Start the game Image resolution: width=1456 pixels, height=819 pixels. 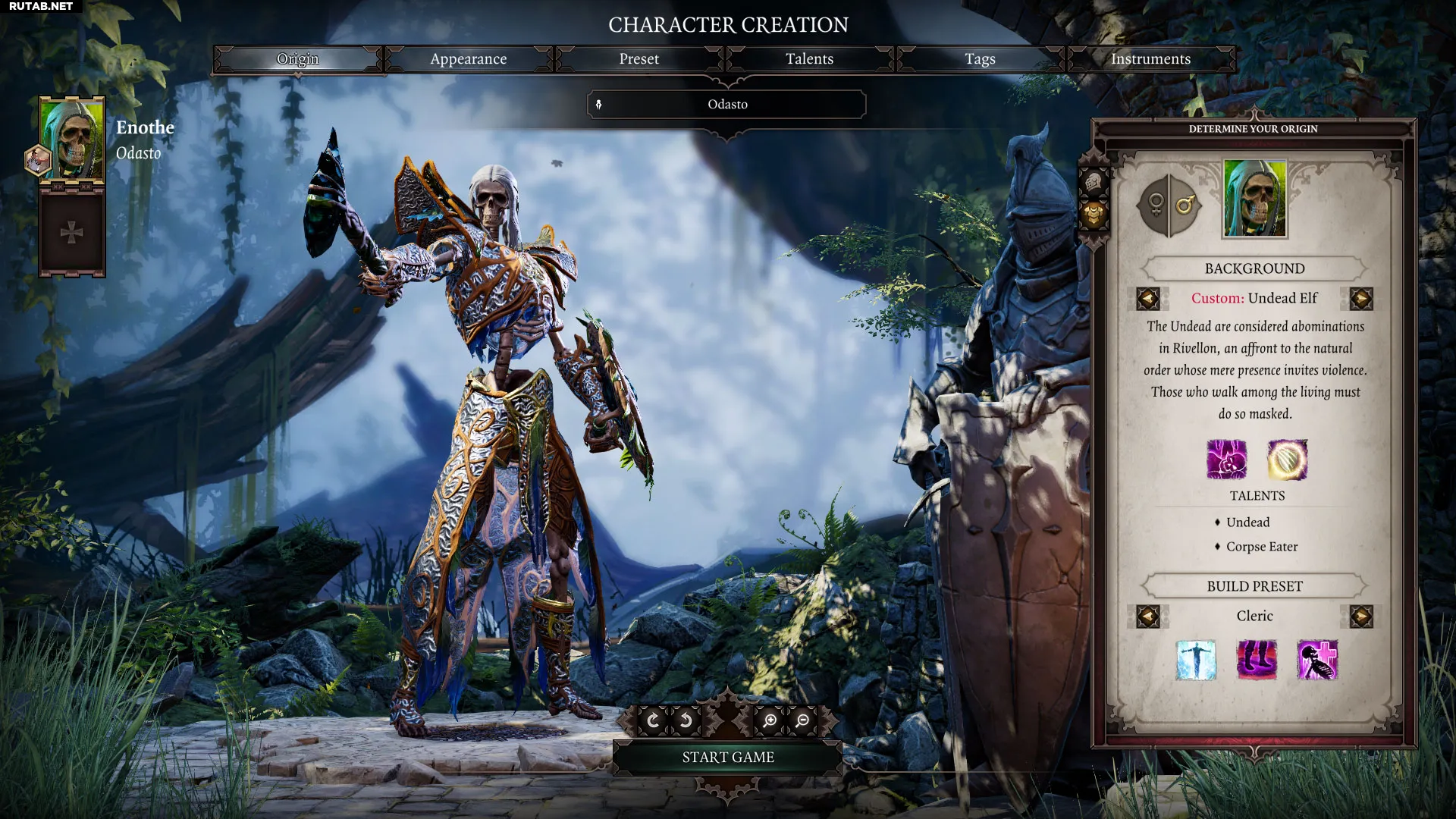tap(727, 758)
